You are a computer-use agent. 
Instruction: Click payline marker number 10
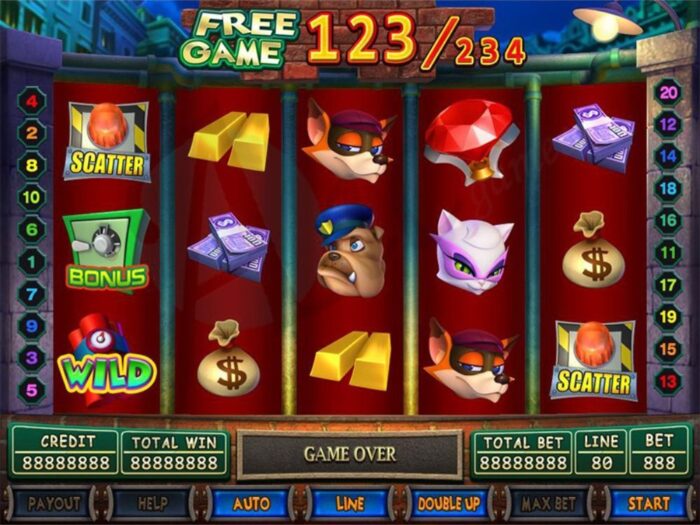tap(31, 197)
